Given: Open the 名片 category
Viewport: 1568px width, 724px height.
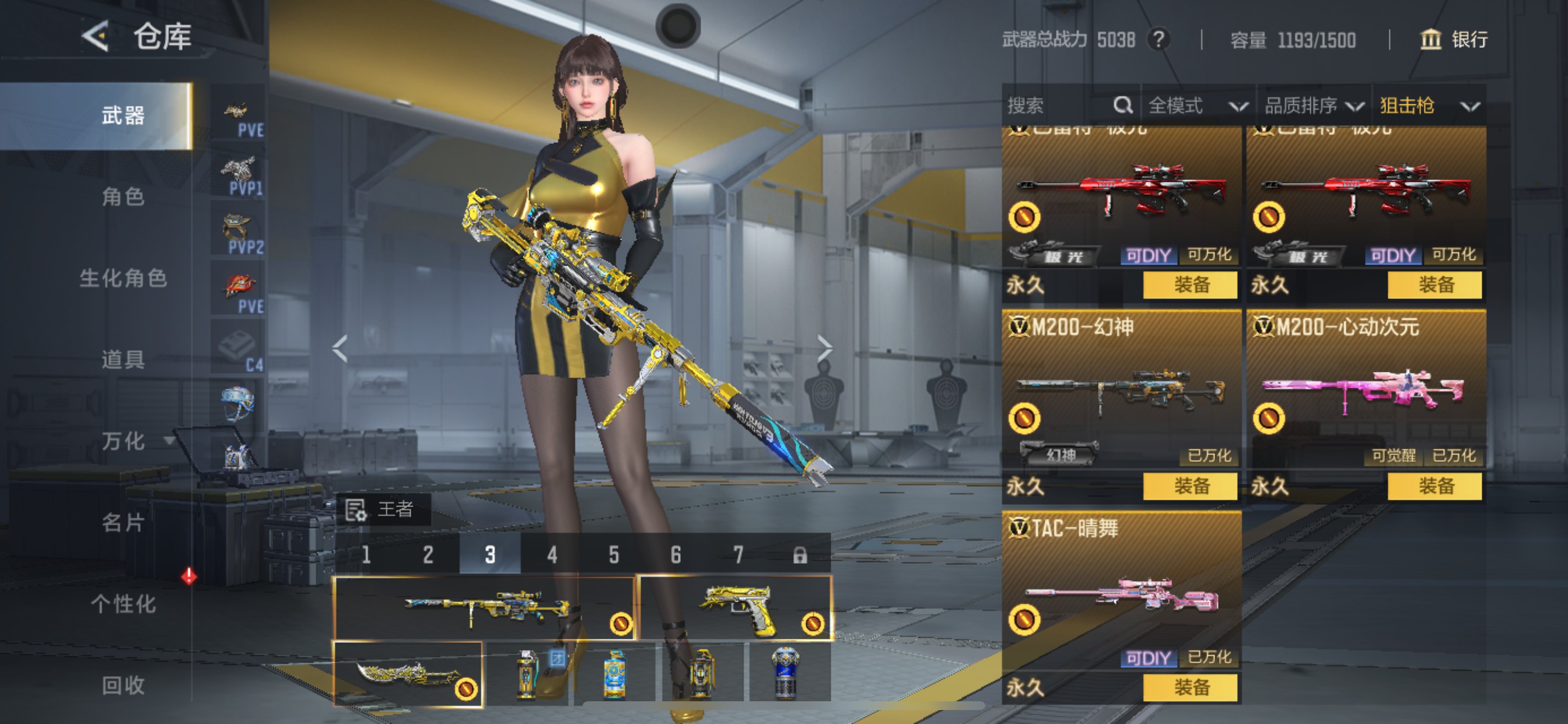Looking at the screenshot, I should tap(123, 522).
